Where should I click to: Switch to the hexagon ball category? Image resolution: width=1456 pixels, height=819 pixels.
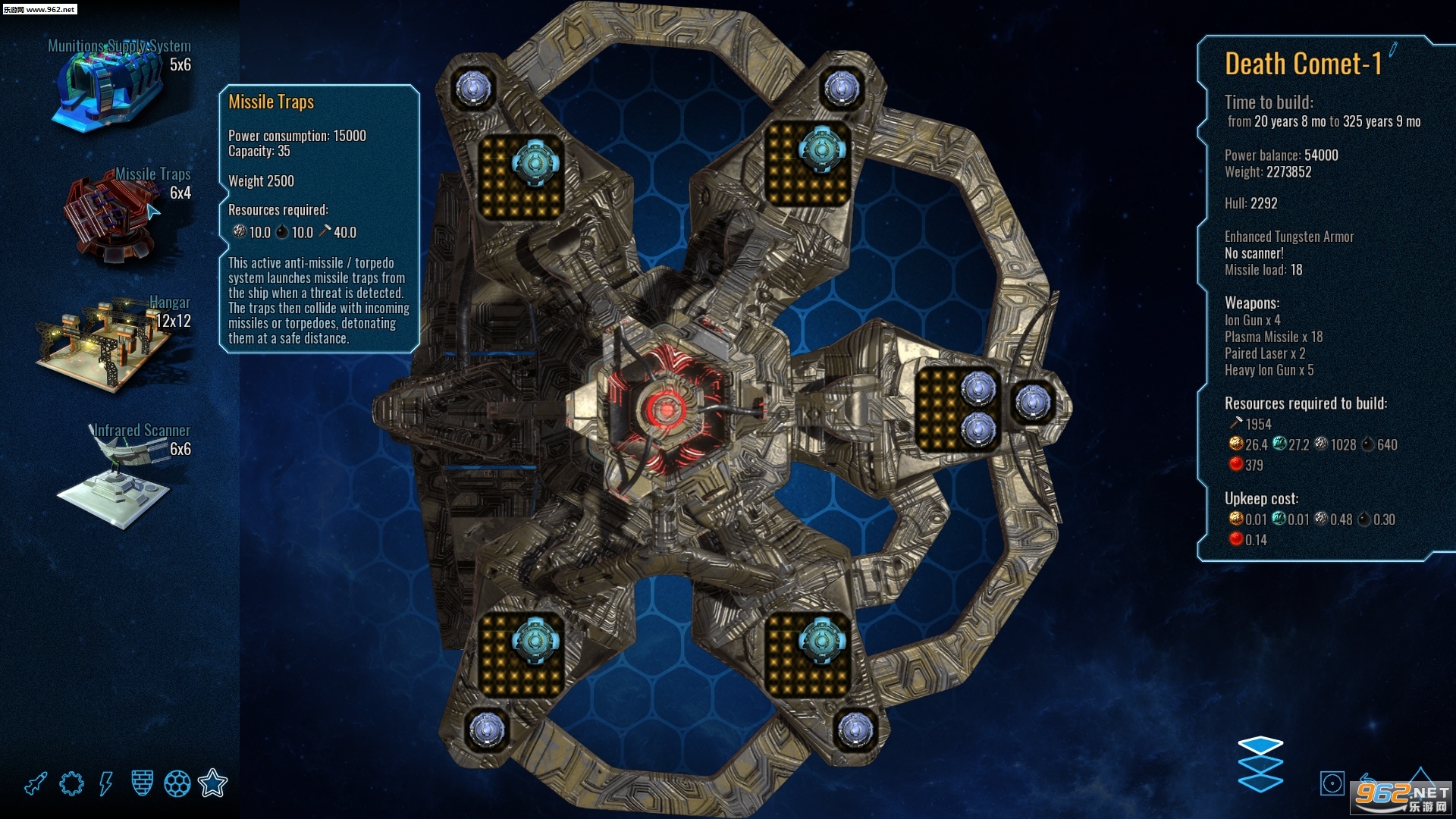pos(177,783)
